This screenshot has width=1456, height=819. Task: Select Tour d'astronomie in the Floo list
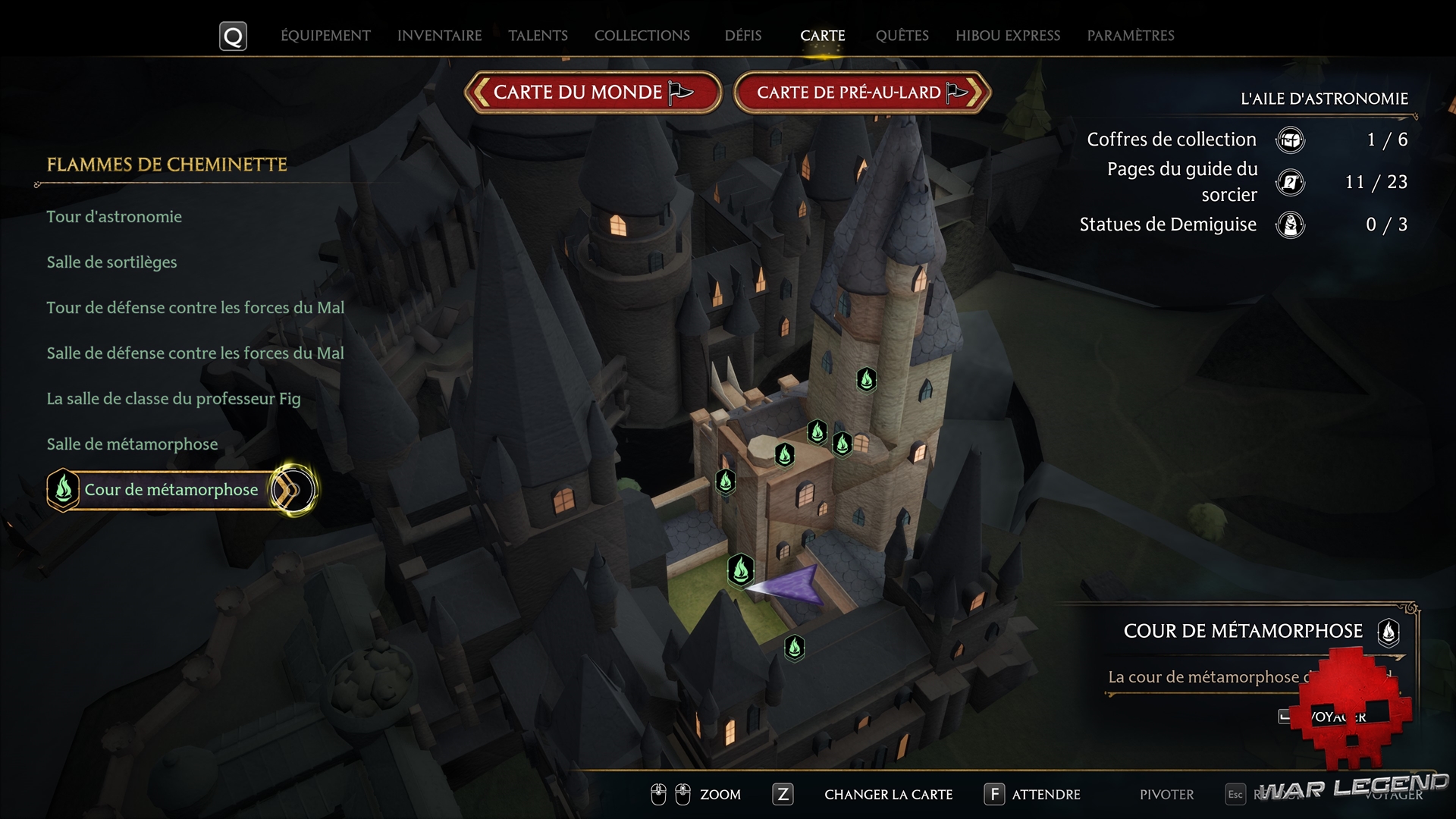[x=115, y=217]
